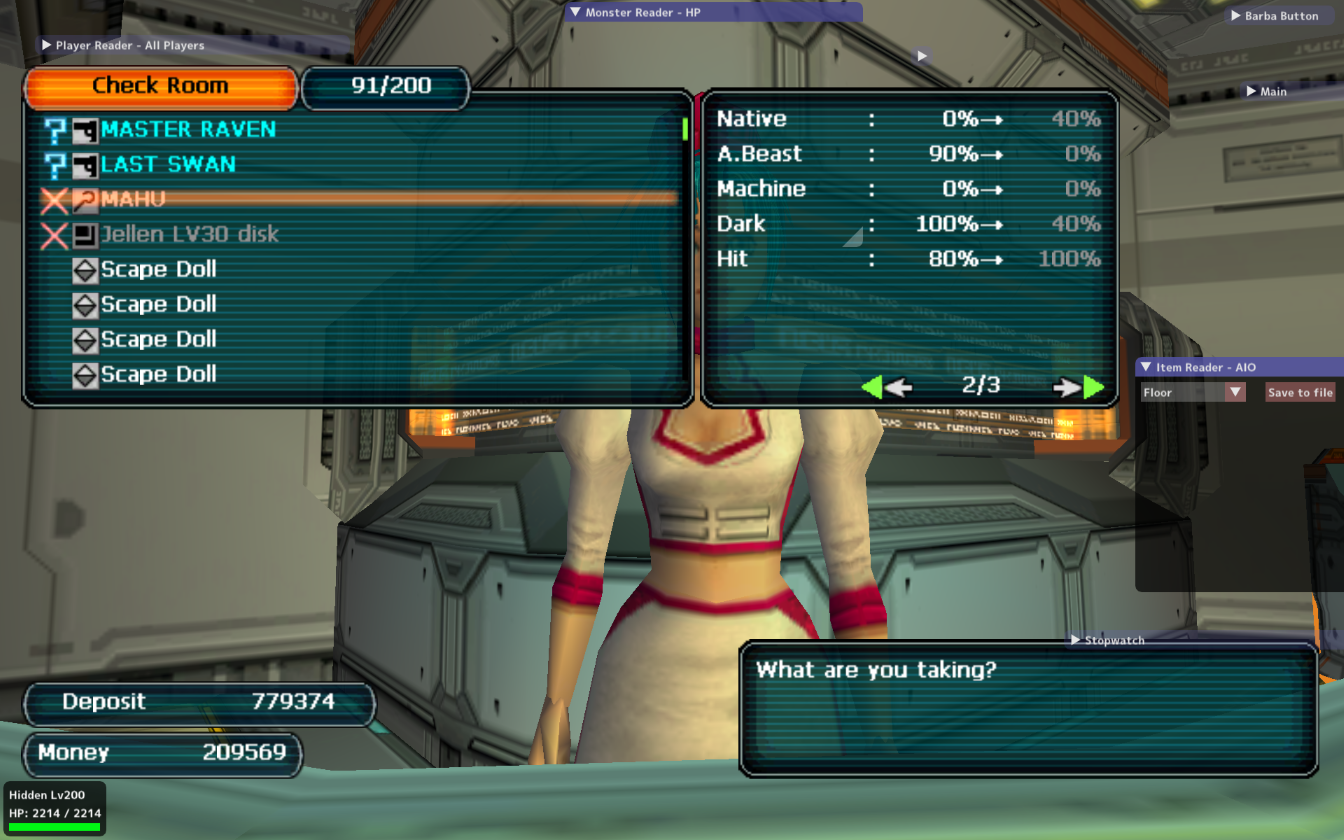Choose the LAST SWAN item row
Image resolution: width=1344 pixels, height=840 pixels.
coord(168,165)
